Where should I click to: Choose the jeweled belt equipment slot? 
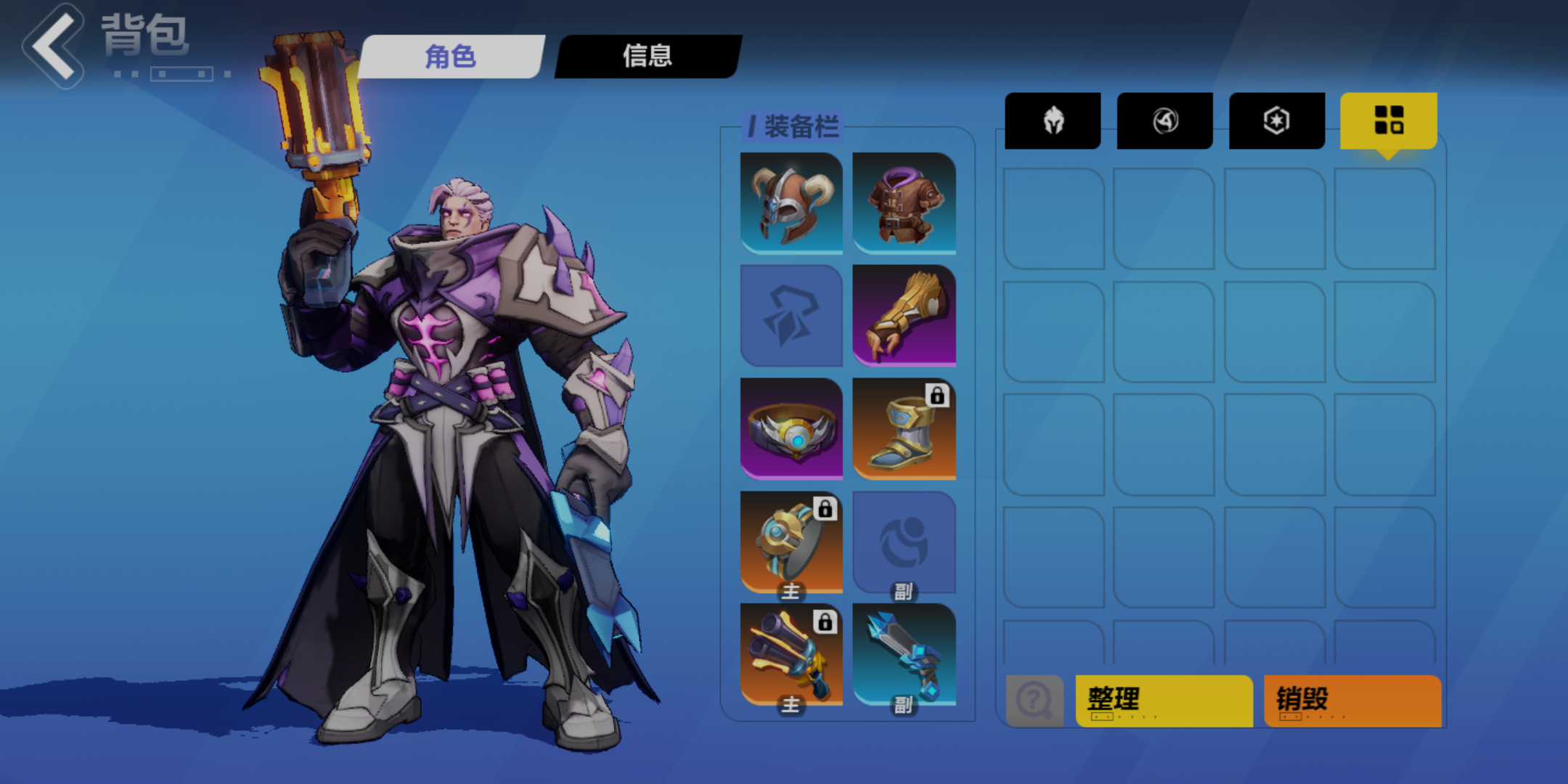click(791, 428)
